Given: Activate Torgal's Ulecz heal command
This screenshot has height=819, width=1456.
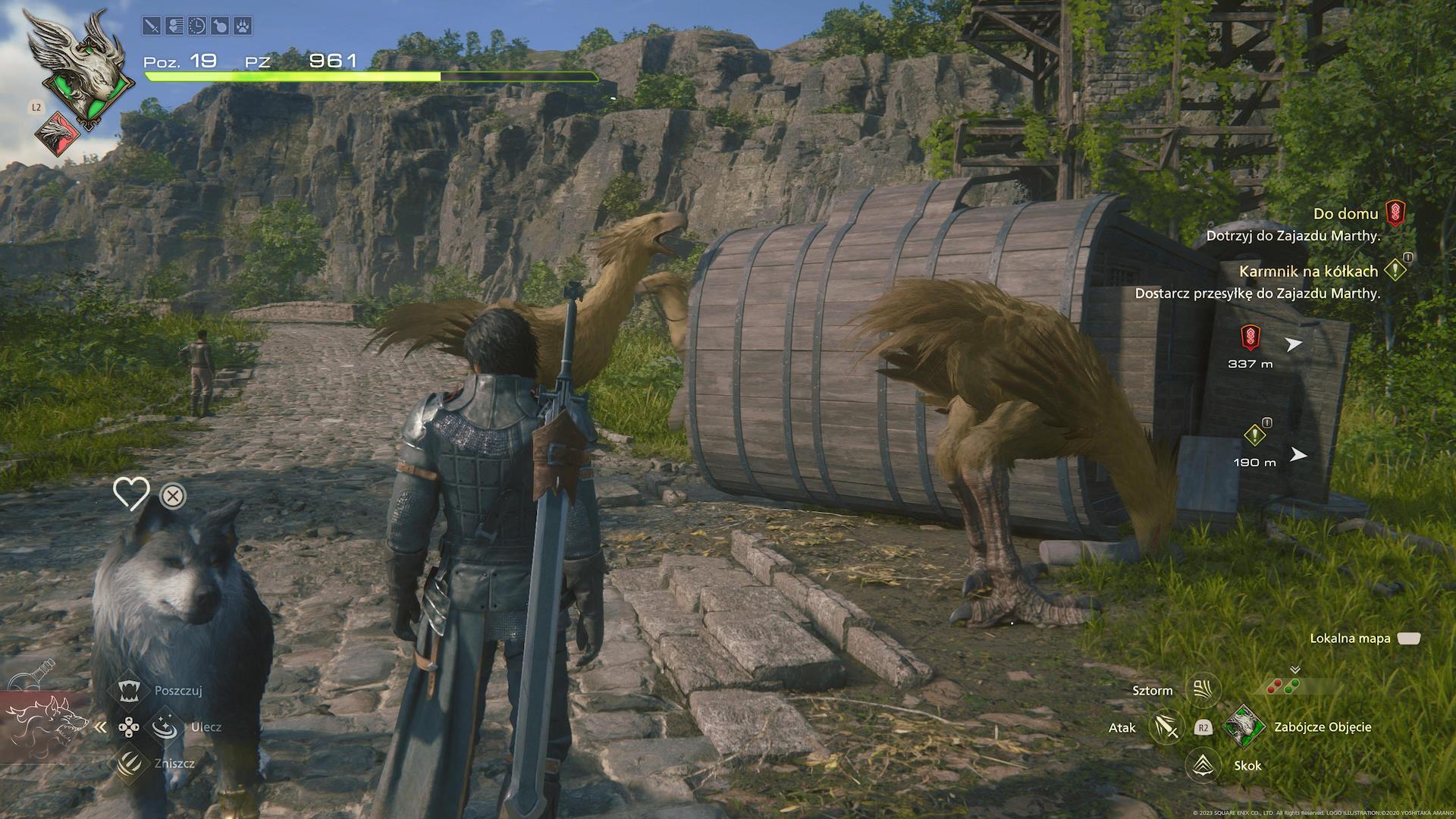Looking at the screenshot, I should (165, 727).
